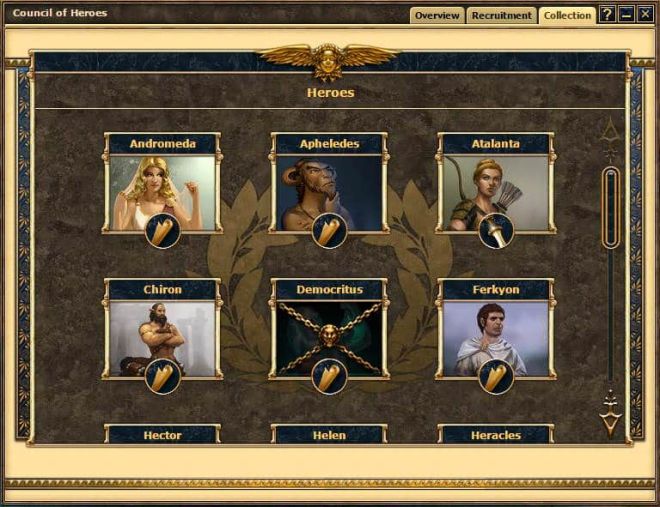The height and width of the screenshot is (507, 660).
Task: Click the feather badge on Andromeda's portrait
Action: [x=162, y=230]
